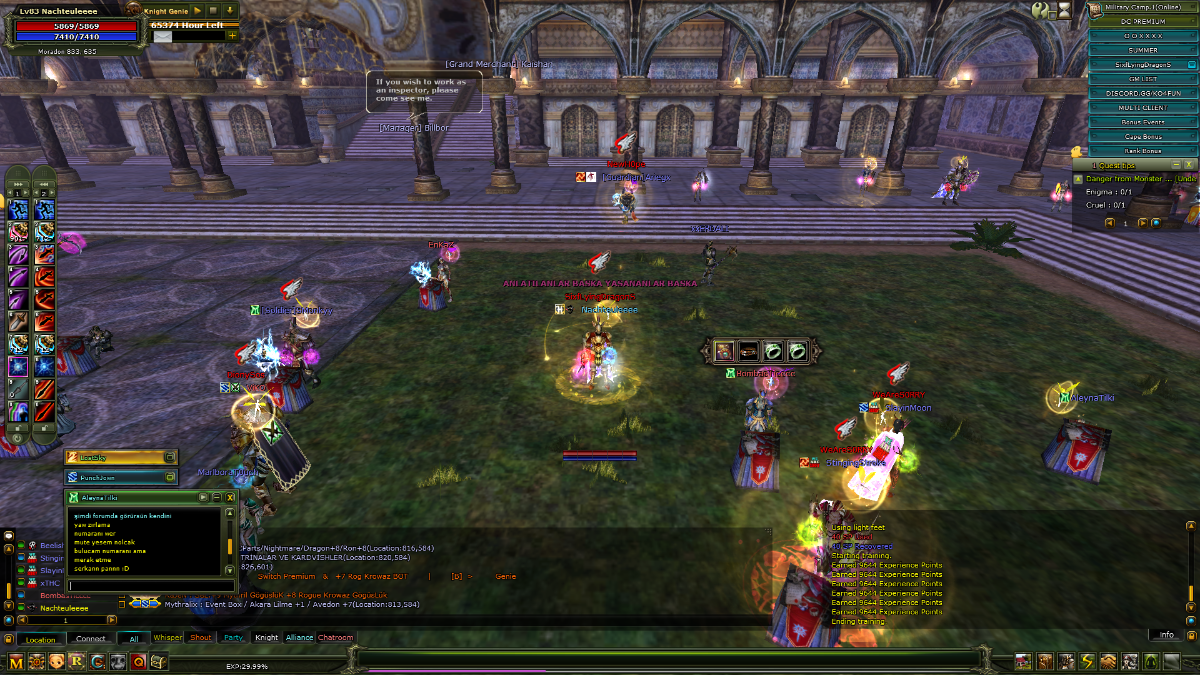This screenshot has width=1200, height=675.
Task: Switch to the Party chat tab
Action: 233,637
